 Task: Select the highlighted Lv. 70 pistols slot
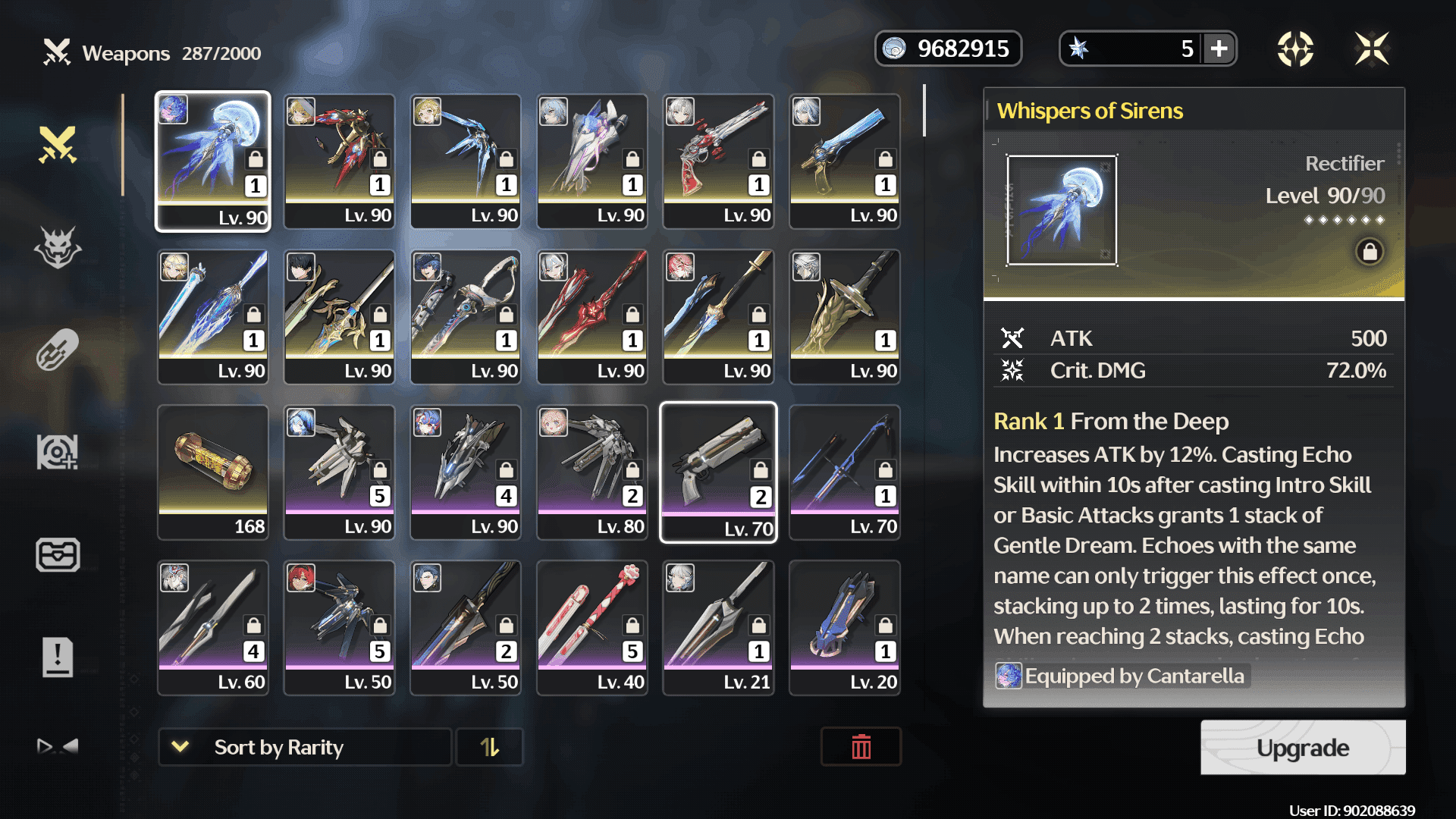pos(718,472)
